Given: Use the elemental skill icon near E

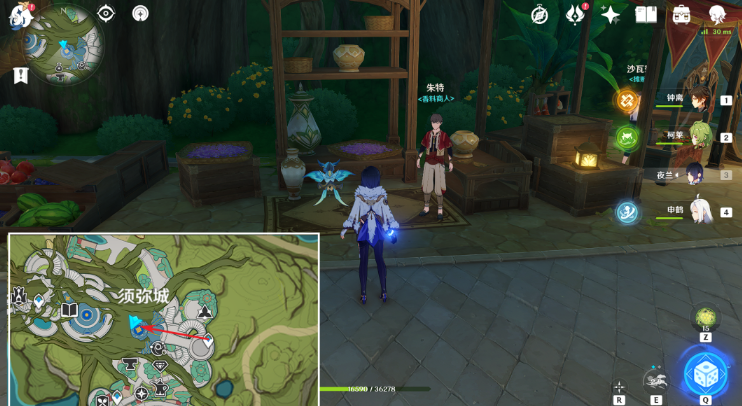Looking at the screenshot, I should (655, 378).
